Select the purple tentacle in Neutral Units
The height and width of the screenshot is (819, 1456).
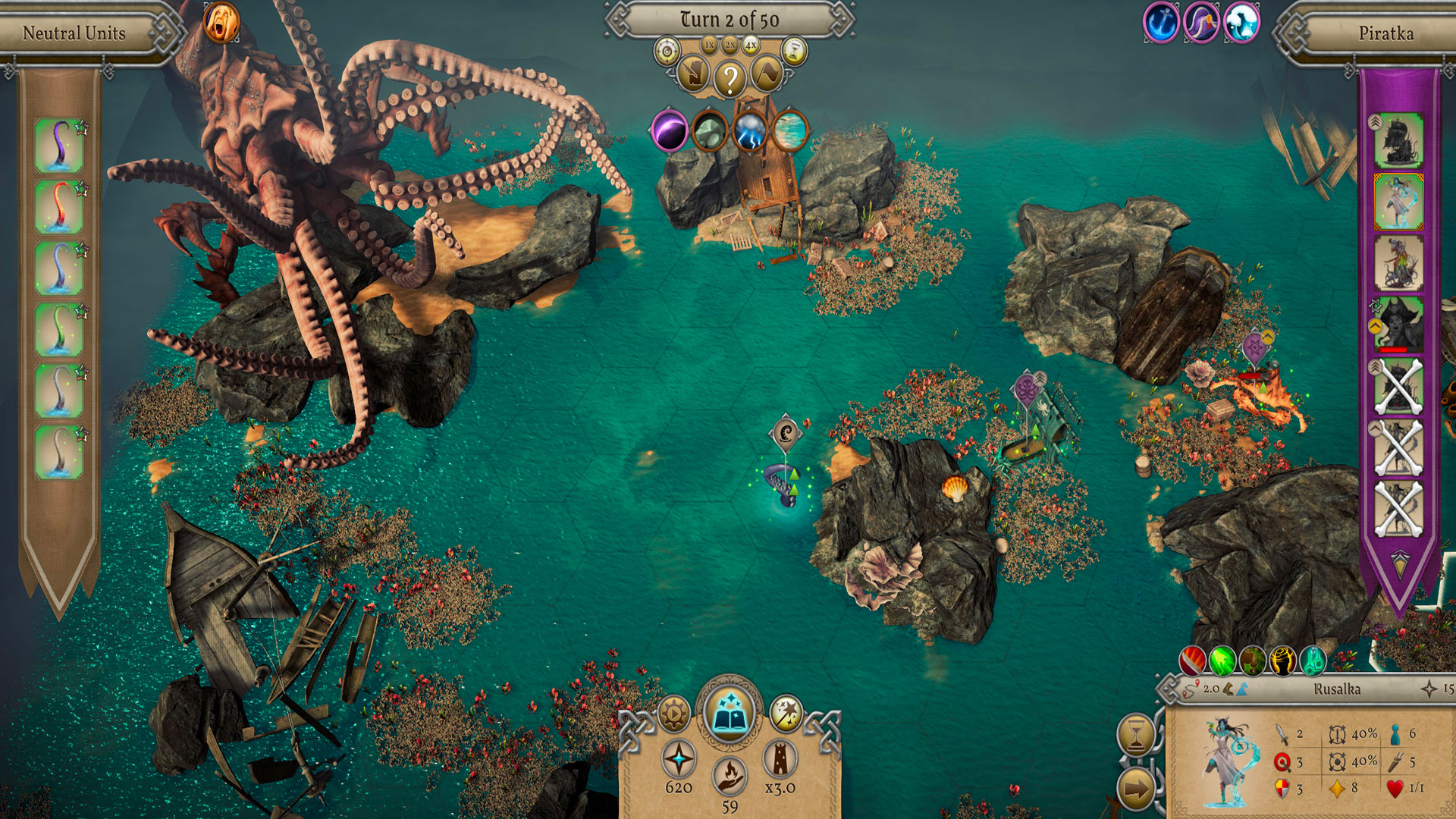[58, 144]
